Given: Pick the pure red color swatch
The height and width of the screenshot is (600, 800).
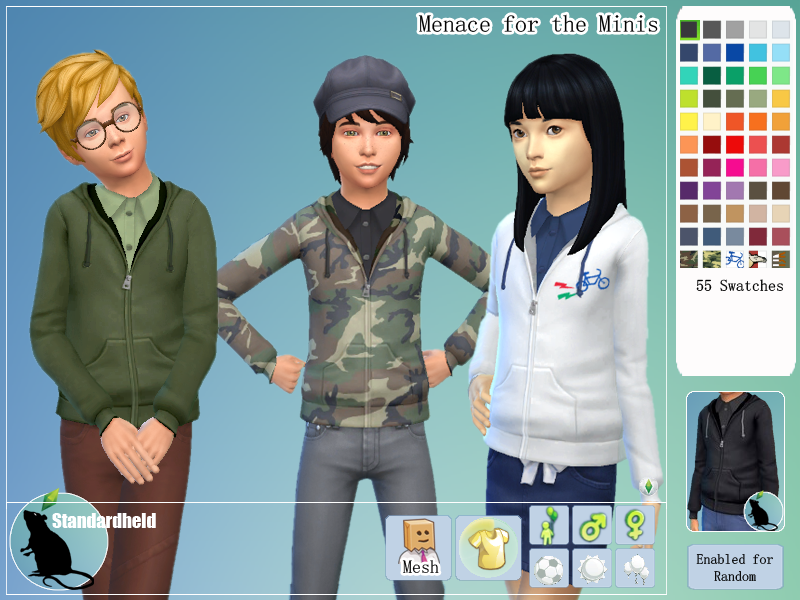Looking at the screenshot, I should coord(735,144).
